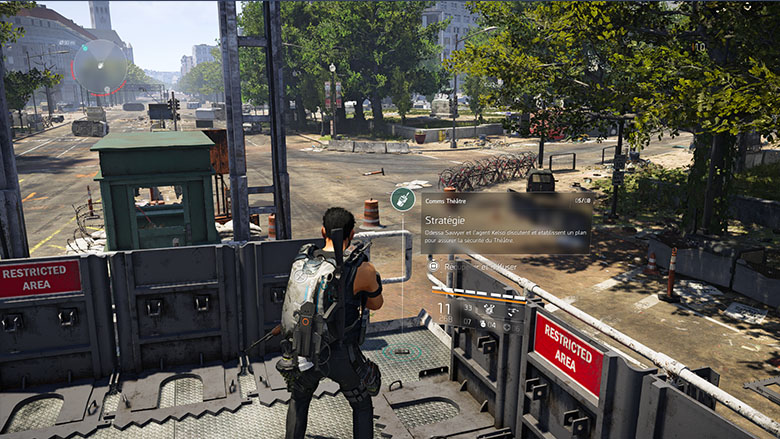
Task: Click the green Comms radio icon
Action: coord(402,199)
